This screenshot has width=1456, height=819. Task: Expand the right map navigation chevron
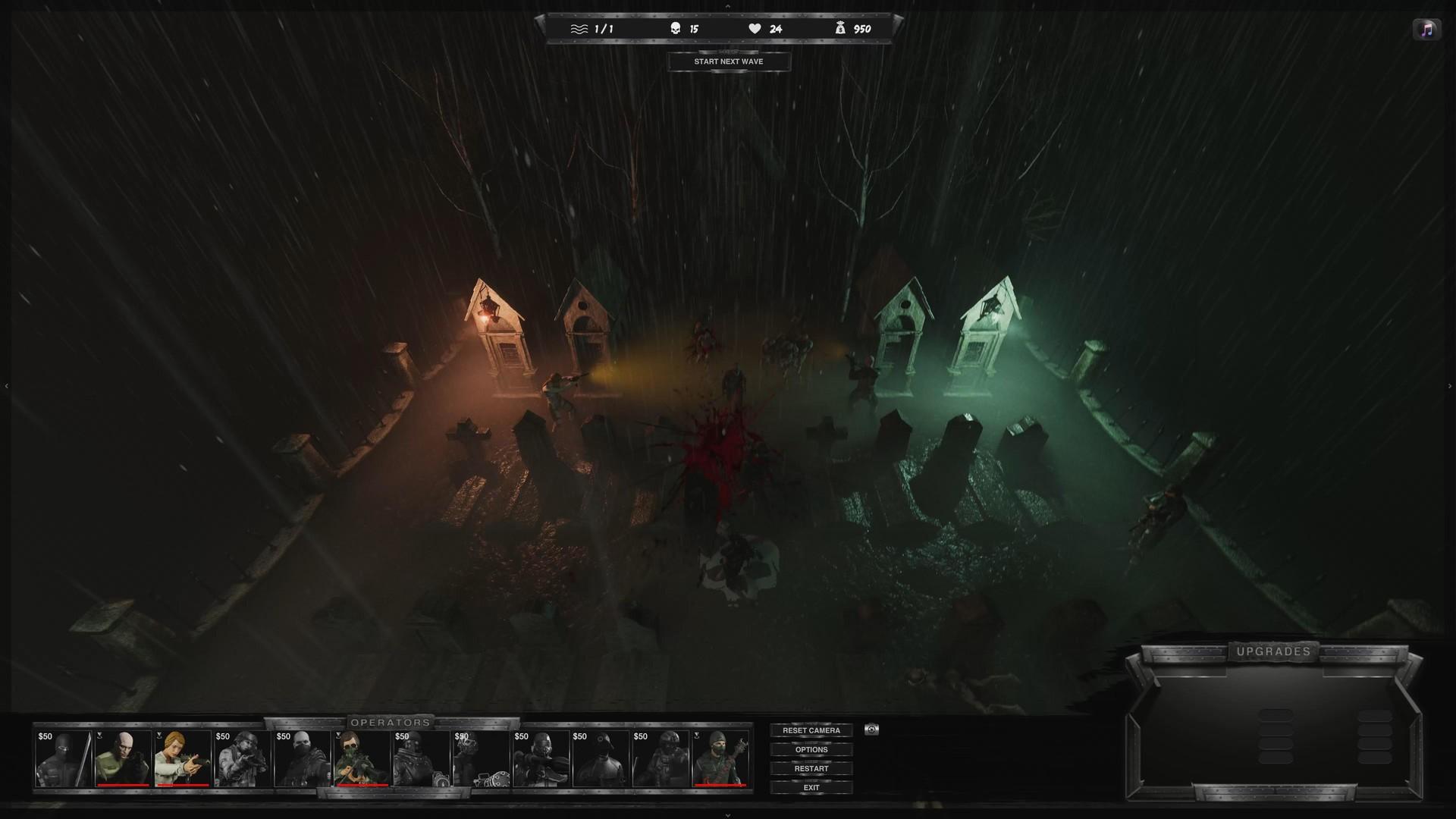point(1451,384)
